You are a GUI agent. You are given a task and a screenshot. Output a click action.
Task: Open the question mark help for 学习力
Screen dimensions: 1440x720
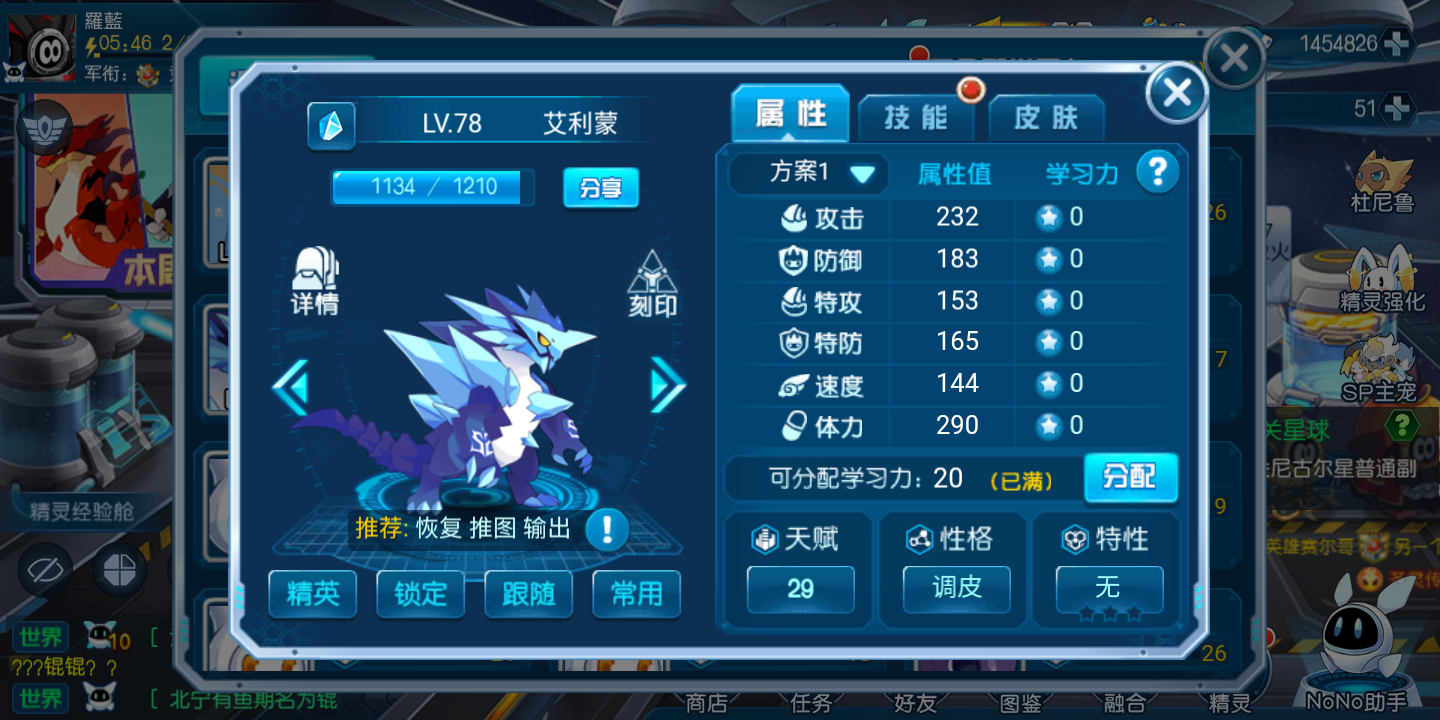click(x=1157, y=172)
